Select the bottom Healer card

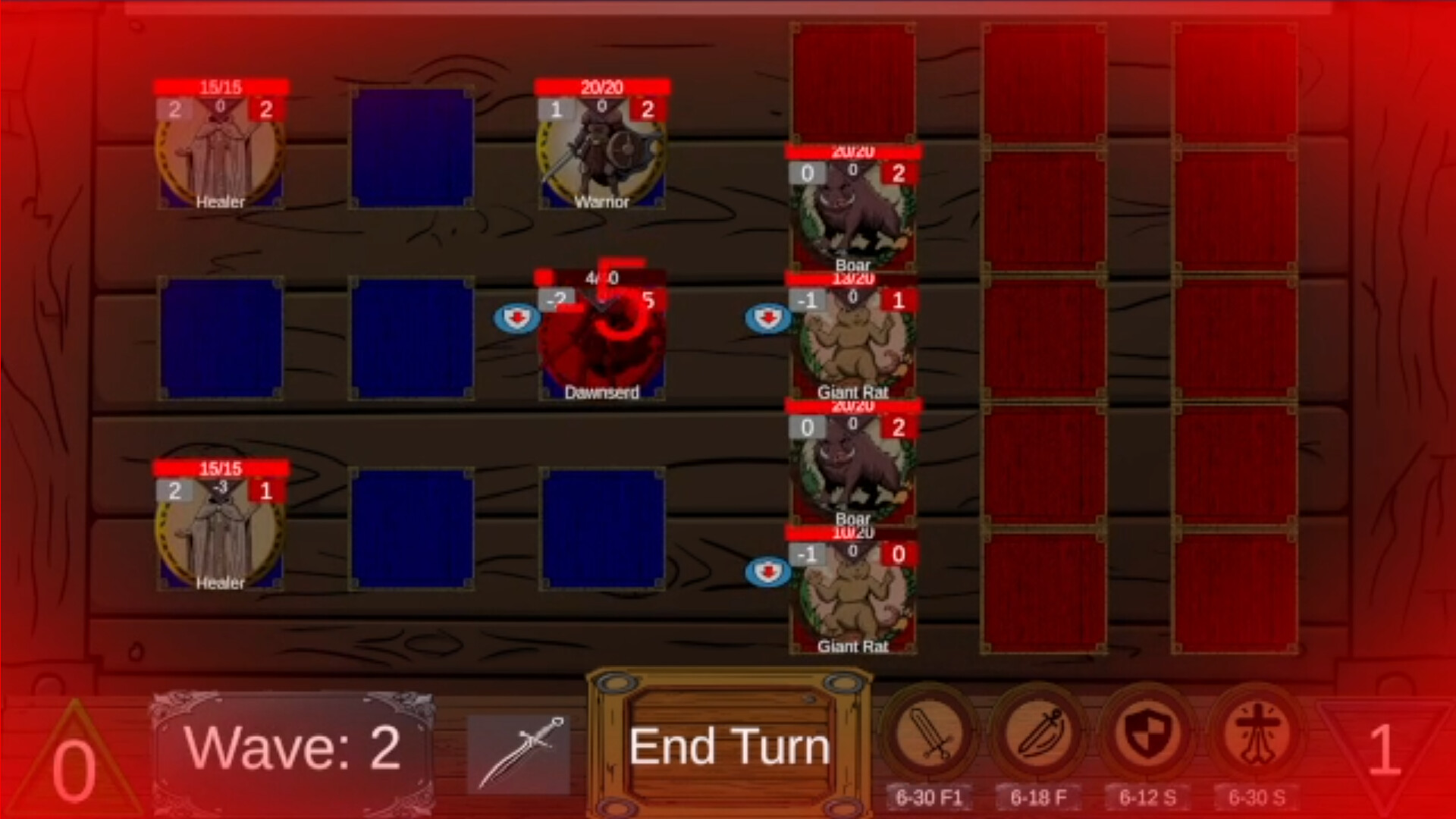(221, 531)
